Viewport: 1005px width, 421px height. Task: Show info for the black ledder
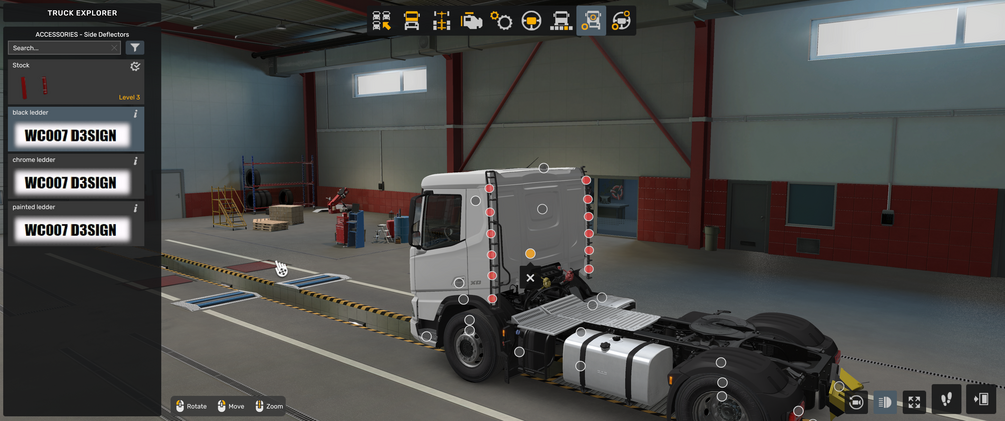135,114
